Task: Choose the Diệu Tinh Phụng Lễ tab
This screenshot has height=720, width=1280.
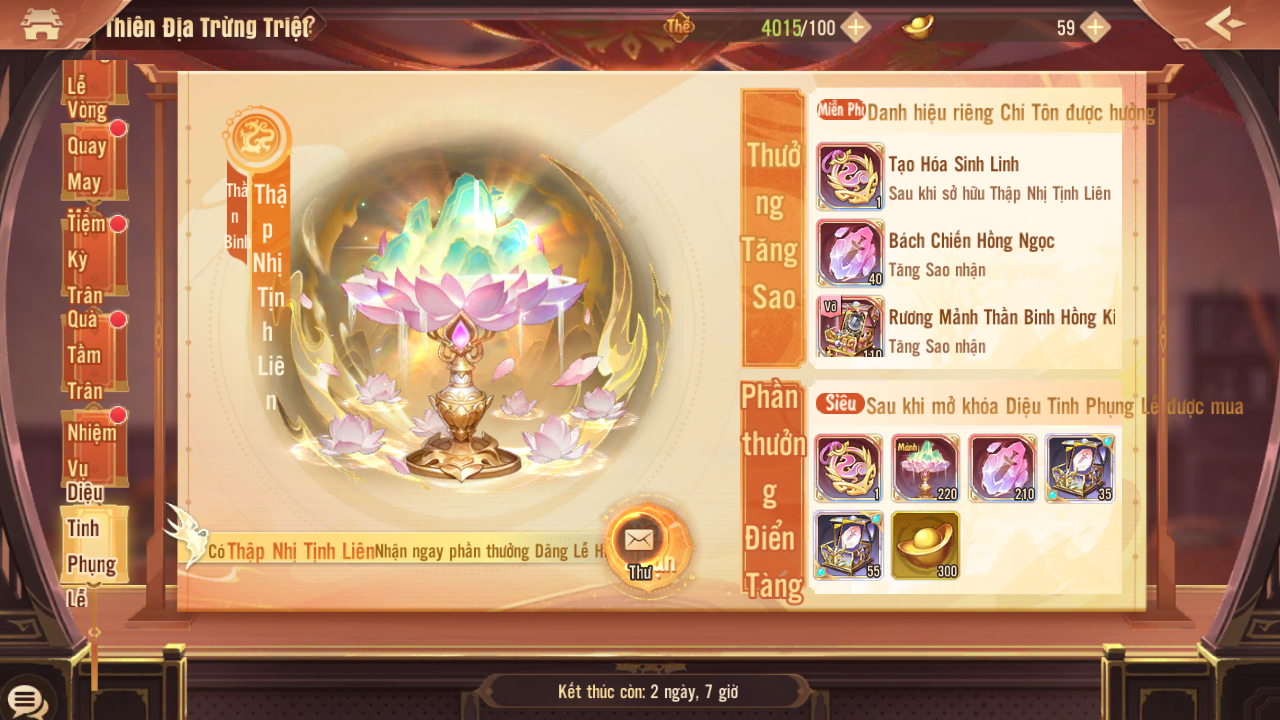Action: (x=92, y=545)
